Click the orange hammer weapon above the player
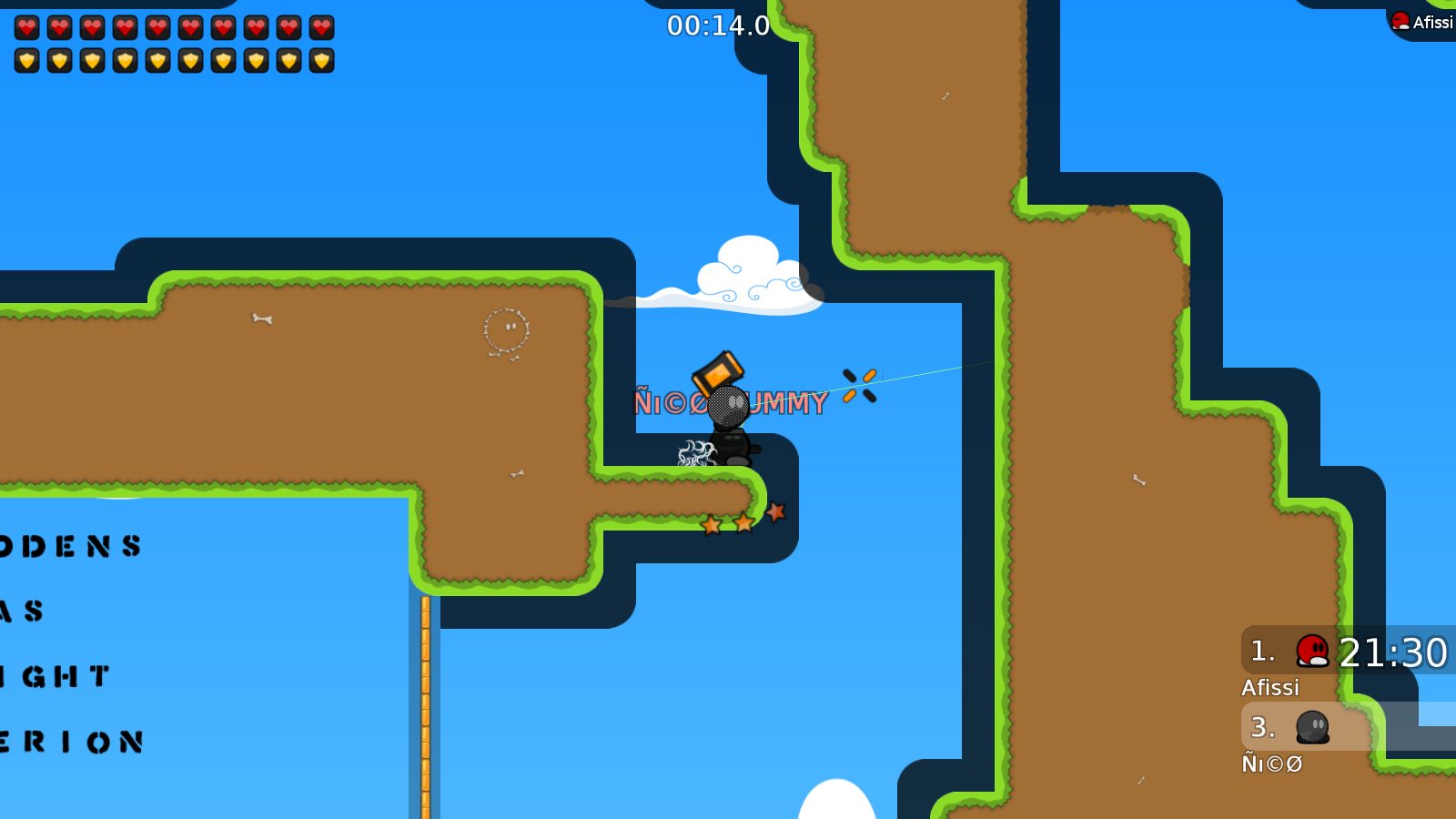Screen dimensions: 1456x819 click(x=719, y=372)
